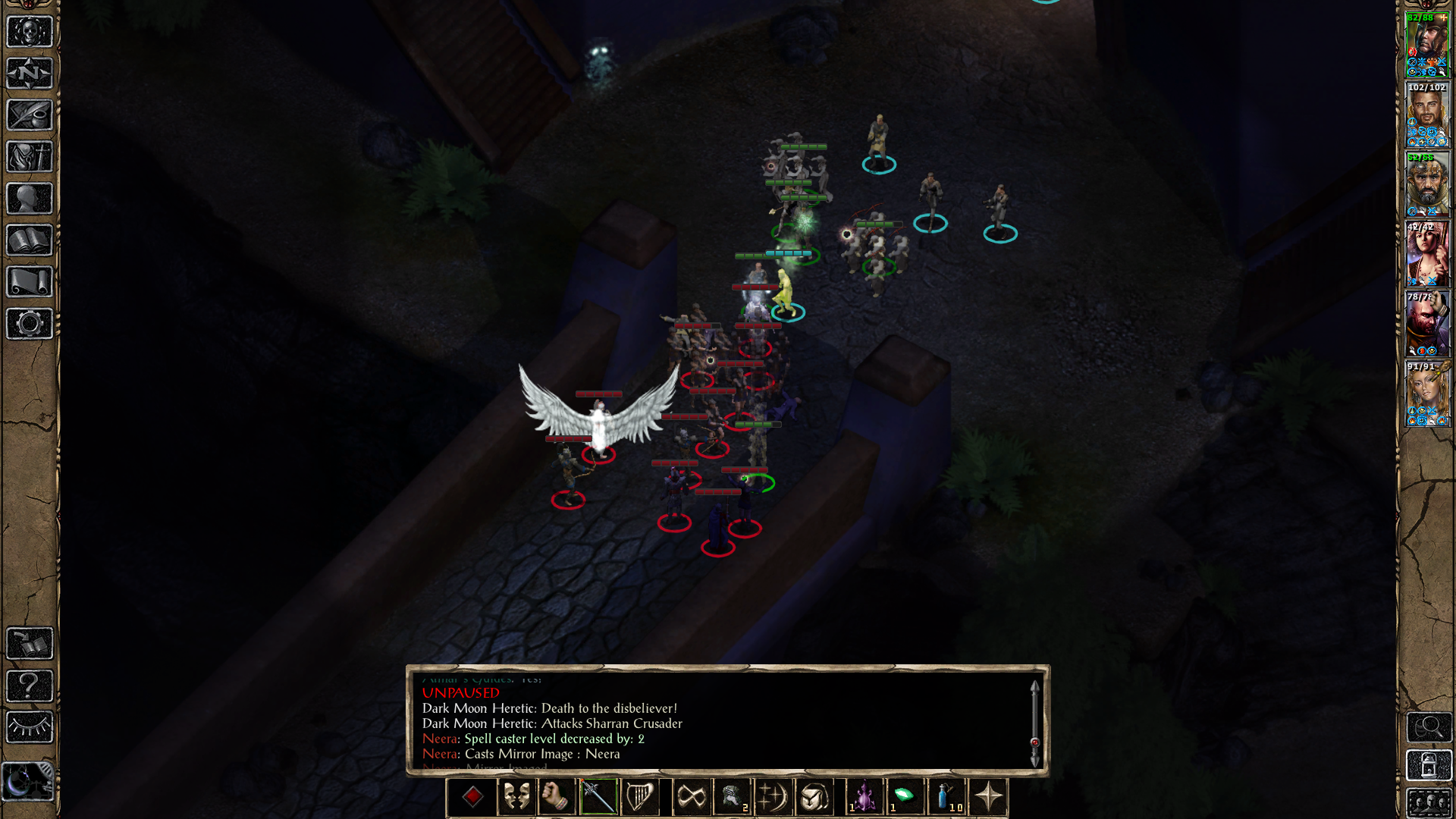Click the question mark help button
The height and width of the screenshot is (819, 1456).
pos(30,686)
